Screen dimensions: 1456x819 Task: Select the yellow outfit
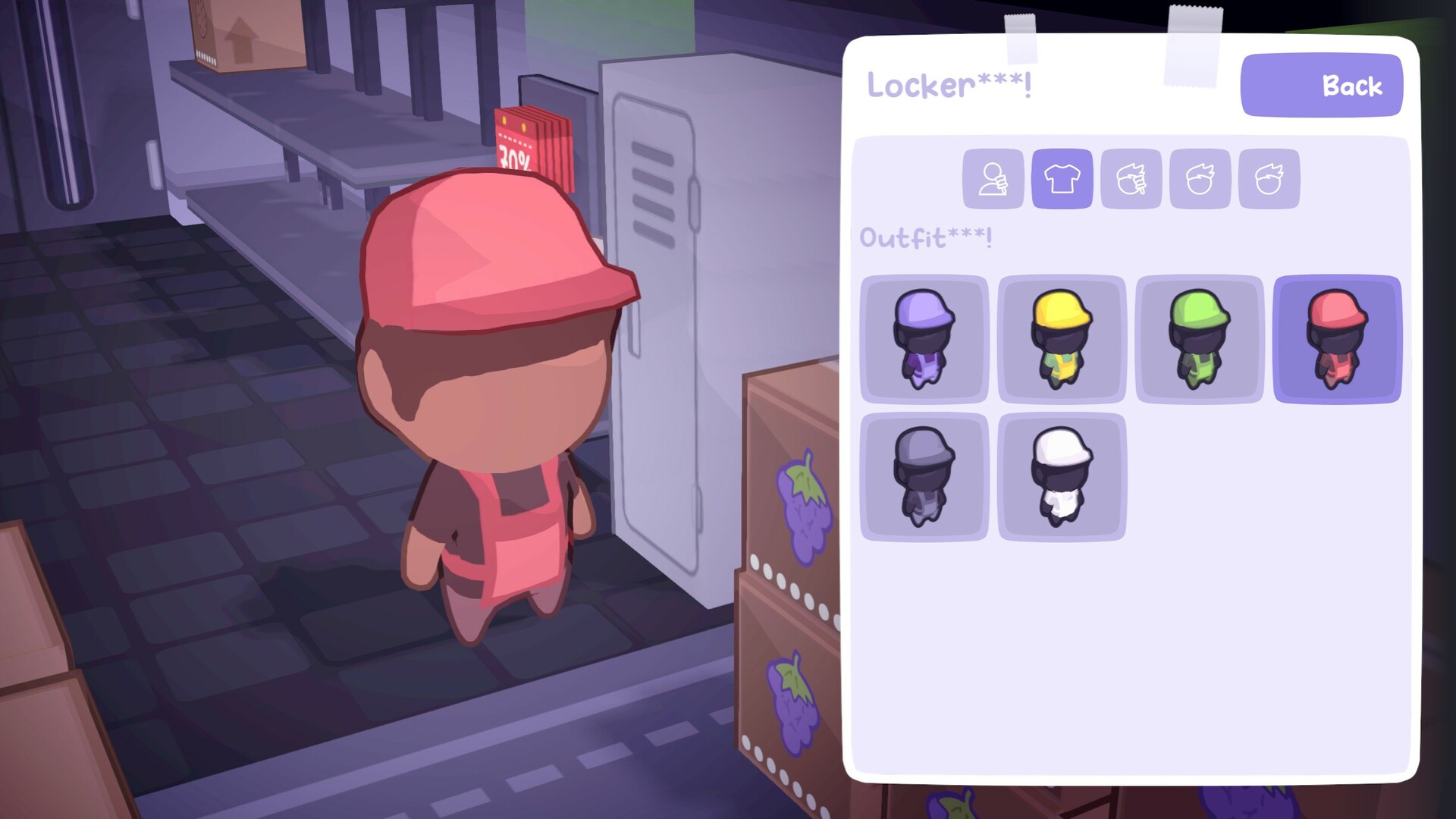point(1061,339)
